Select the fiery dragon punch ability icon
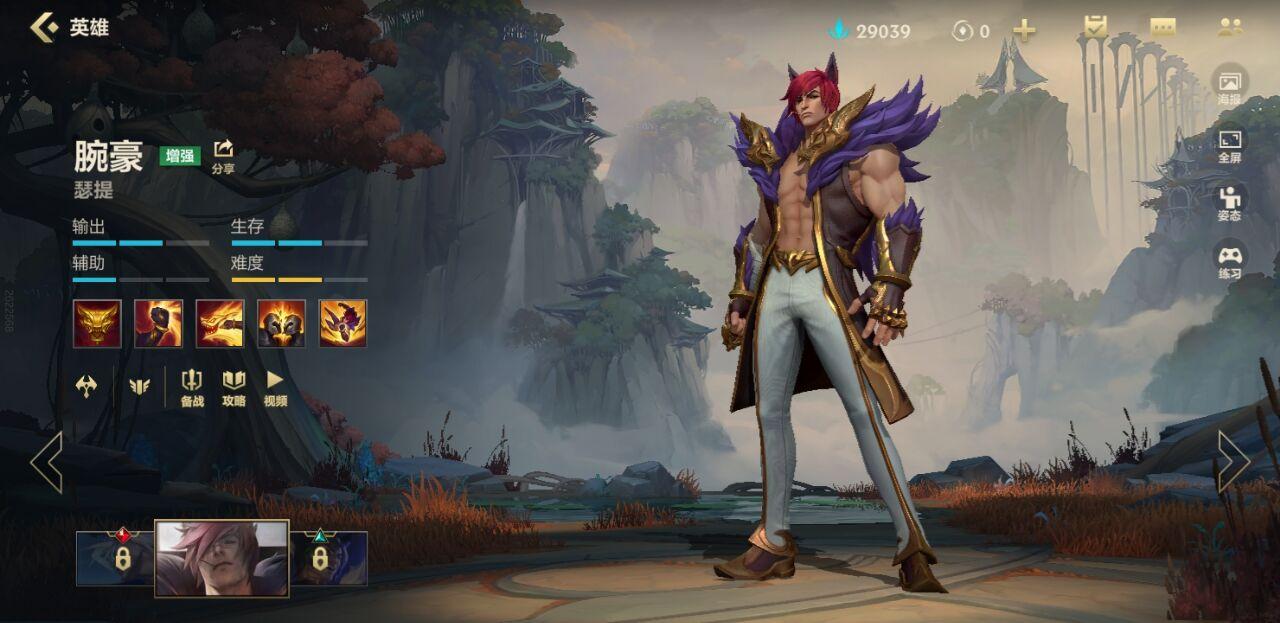 coord(220,323)
